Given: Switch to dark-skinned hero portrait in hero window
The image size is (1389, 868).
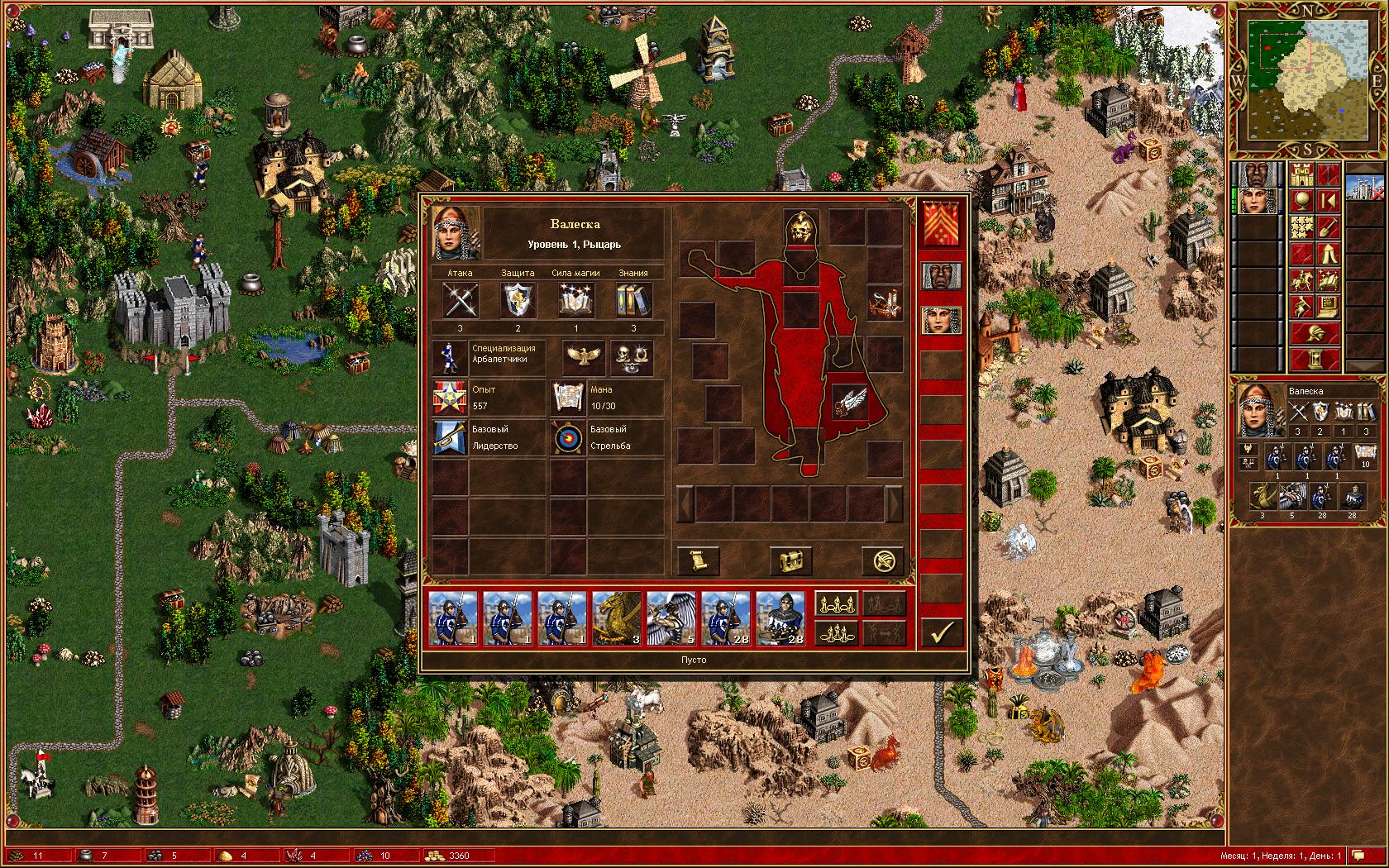Looking at the screenshot, I should point(941,275).
